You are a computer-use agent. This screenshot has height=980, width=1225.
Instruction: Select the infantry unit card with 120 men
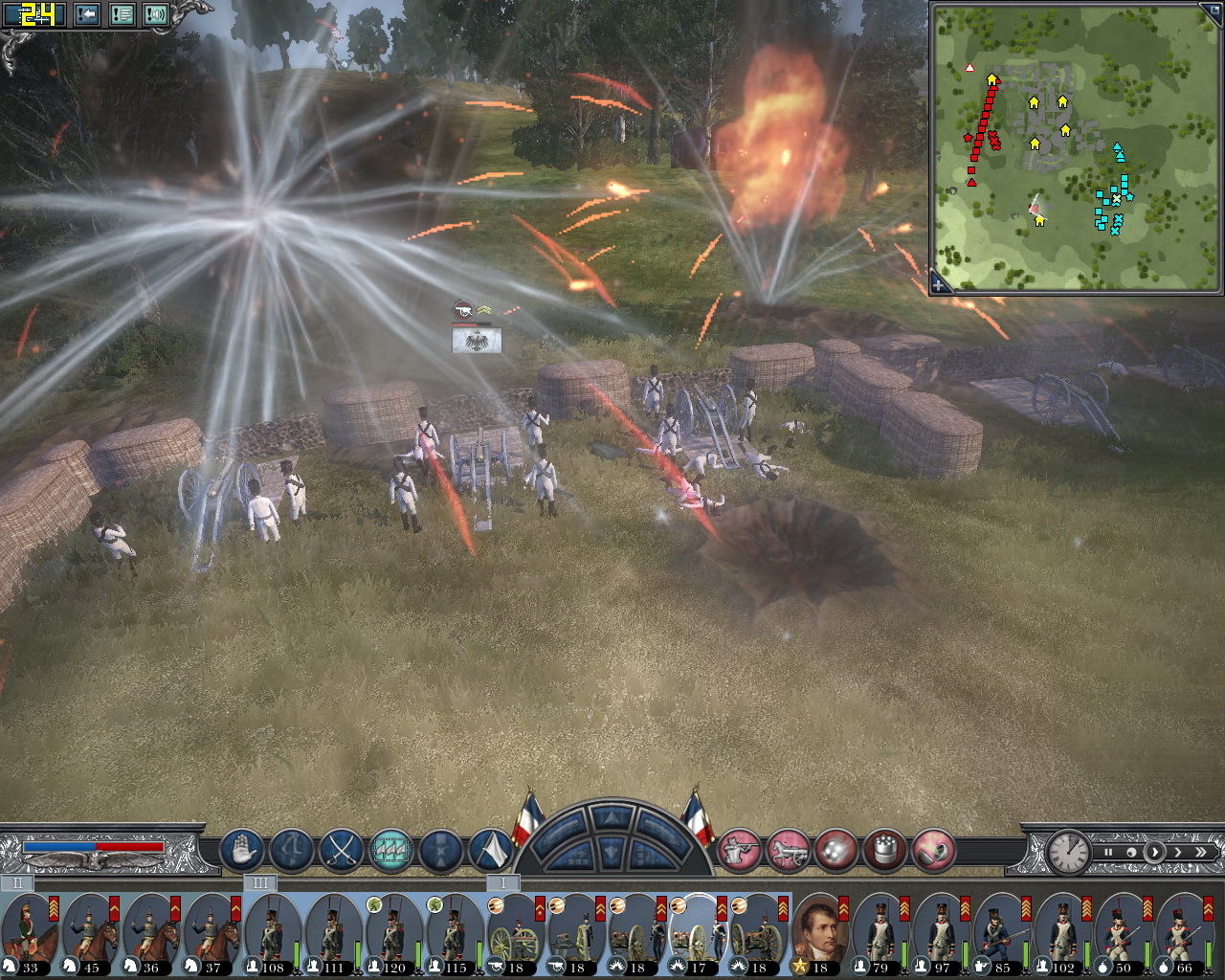pyautogui.click(x=393, y=933)
